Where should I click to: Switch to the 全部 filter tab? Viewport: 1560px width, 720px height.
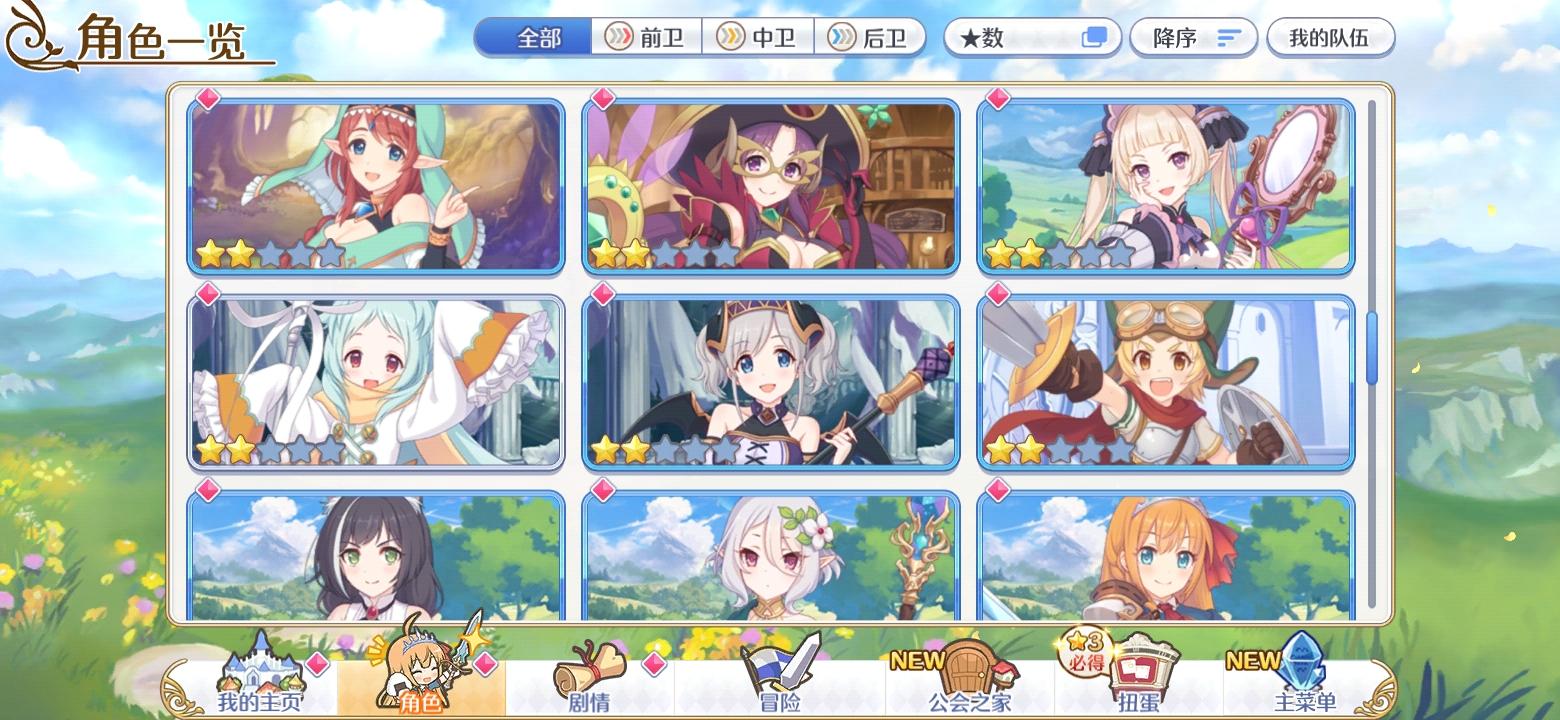[536, 36]
